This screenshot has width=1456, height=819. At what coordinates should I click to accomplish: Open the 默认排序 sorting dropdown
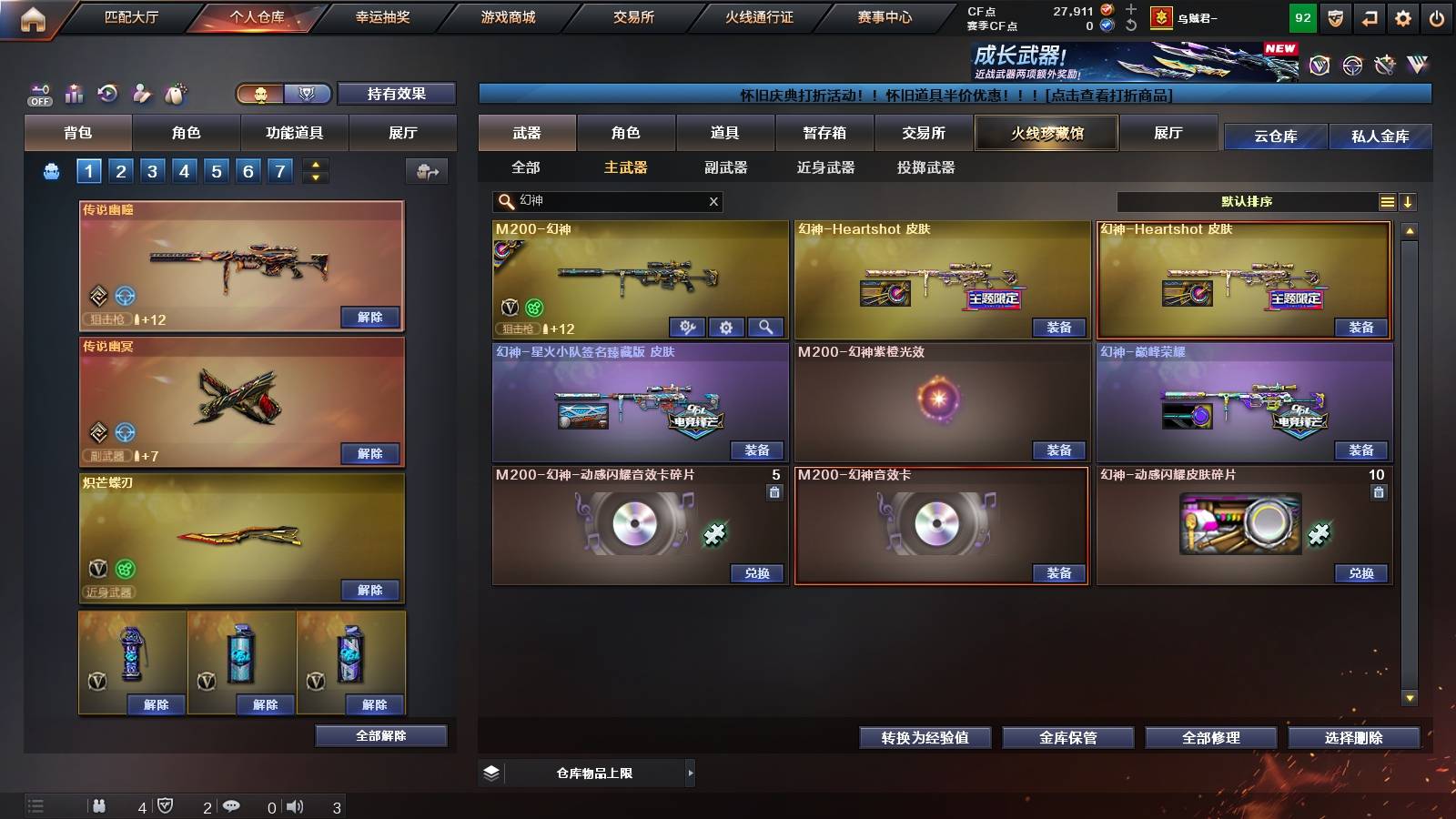(1247, 201)
